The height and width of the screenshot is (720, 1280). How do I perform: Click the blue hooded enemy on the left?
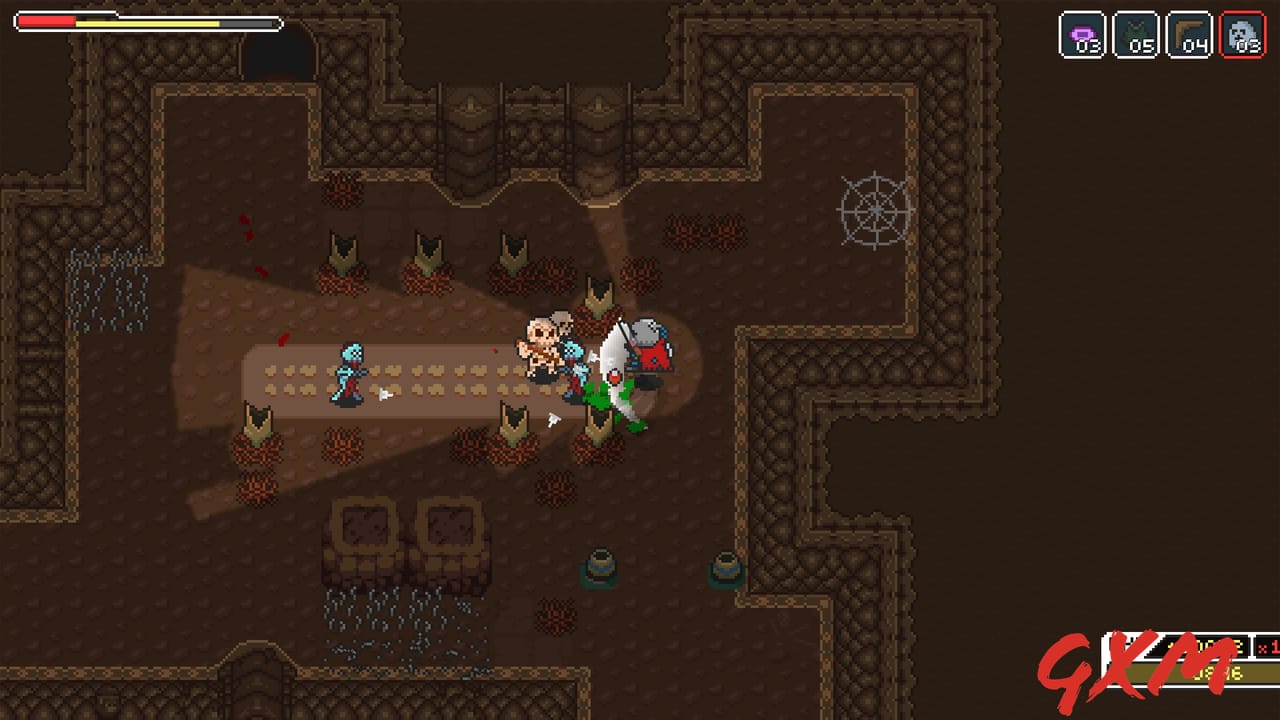pos(349,375)
